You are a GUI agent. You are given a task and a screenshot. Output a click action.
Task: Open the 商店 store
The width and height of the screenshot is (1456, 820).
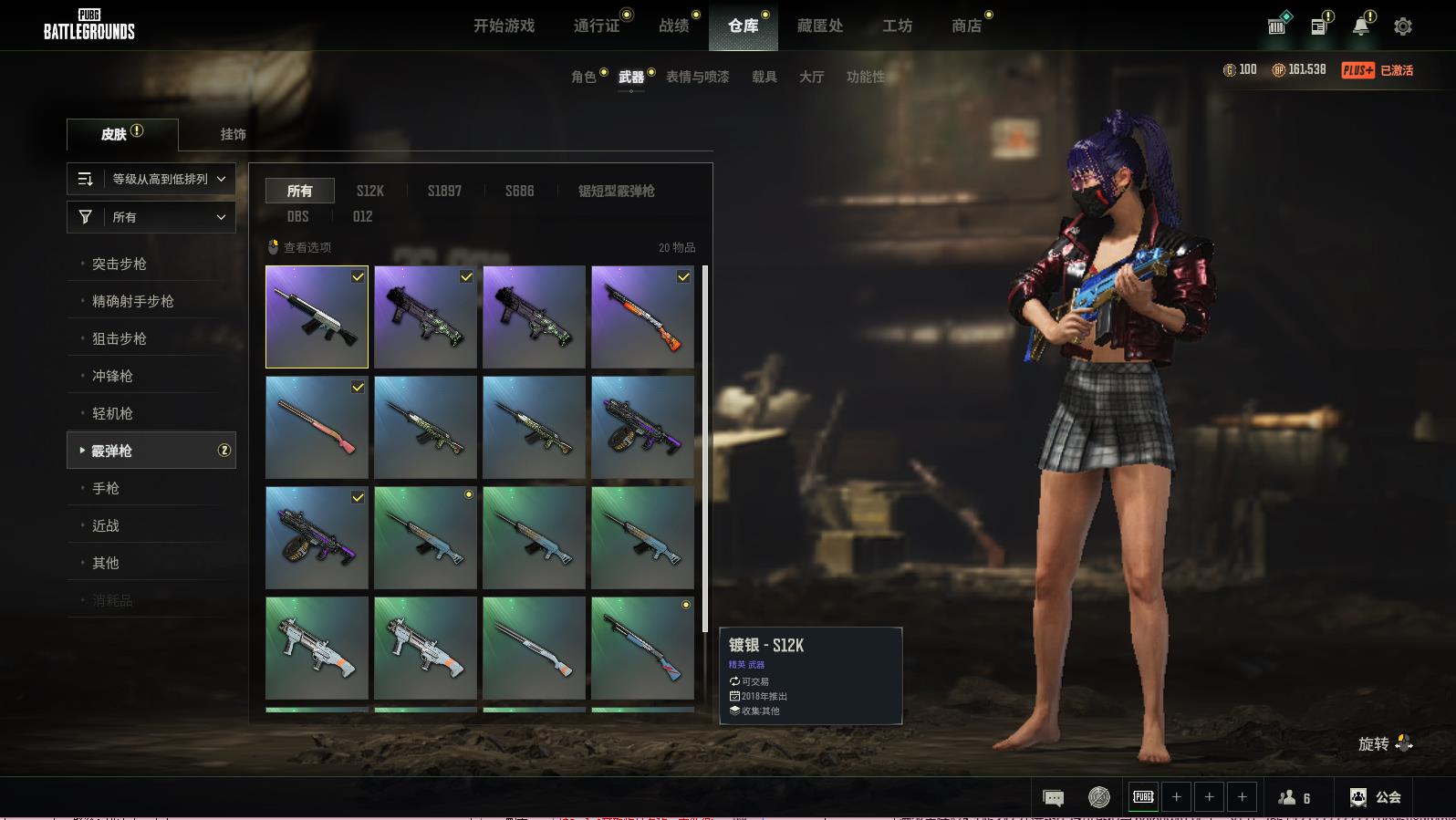966,26
